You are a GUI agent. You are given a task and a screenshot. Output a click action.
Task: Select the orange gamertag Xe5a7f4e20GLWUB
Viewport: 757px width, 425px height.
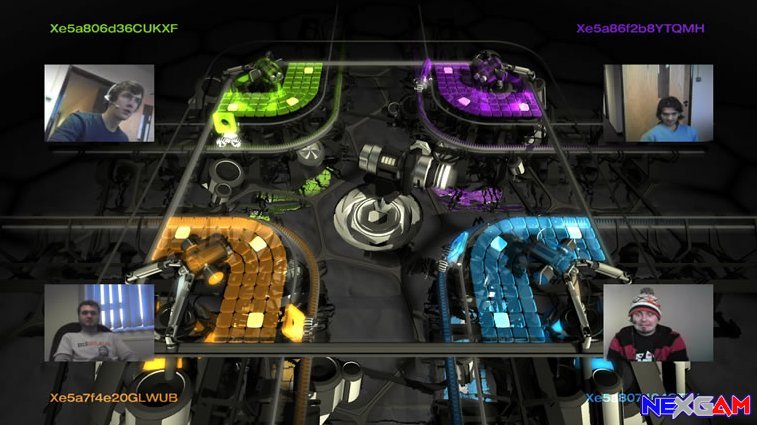pyautogui.click(x=112, y=397)
